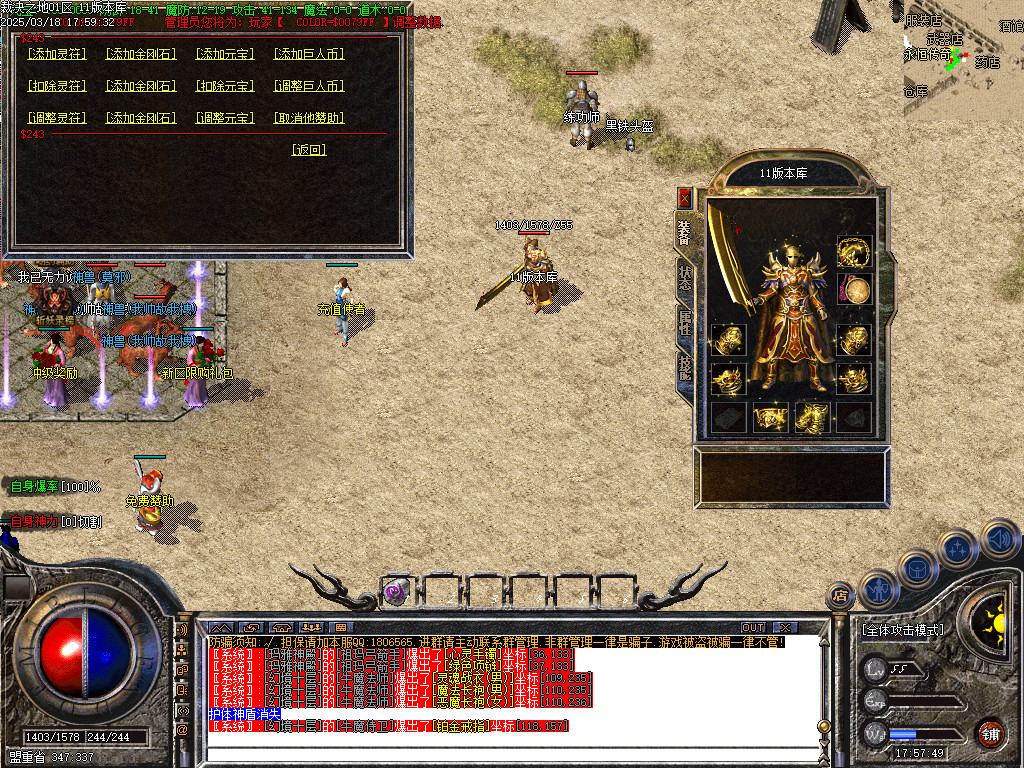Click 添加巨人币 link
1024x768 pixels.
click(x=309, y=54)
